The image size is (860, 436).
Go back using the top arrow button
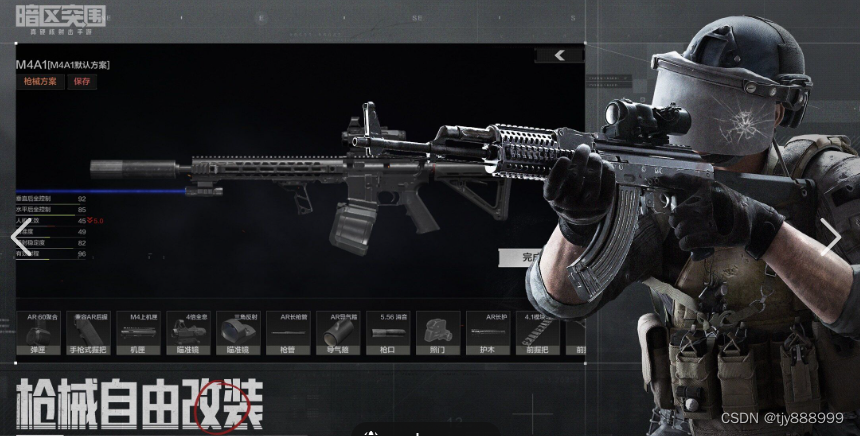pyautogui.click(x=559, y=56)
